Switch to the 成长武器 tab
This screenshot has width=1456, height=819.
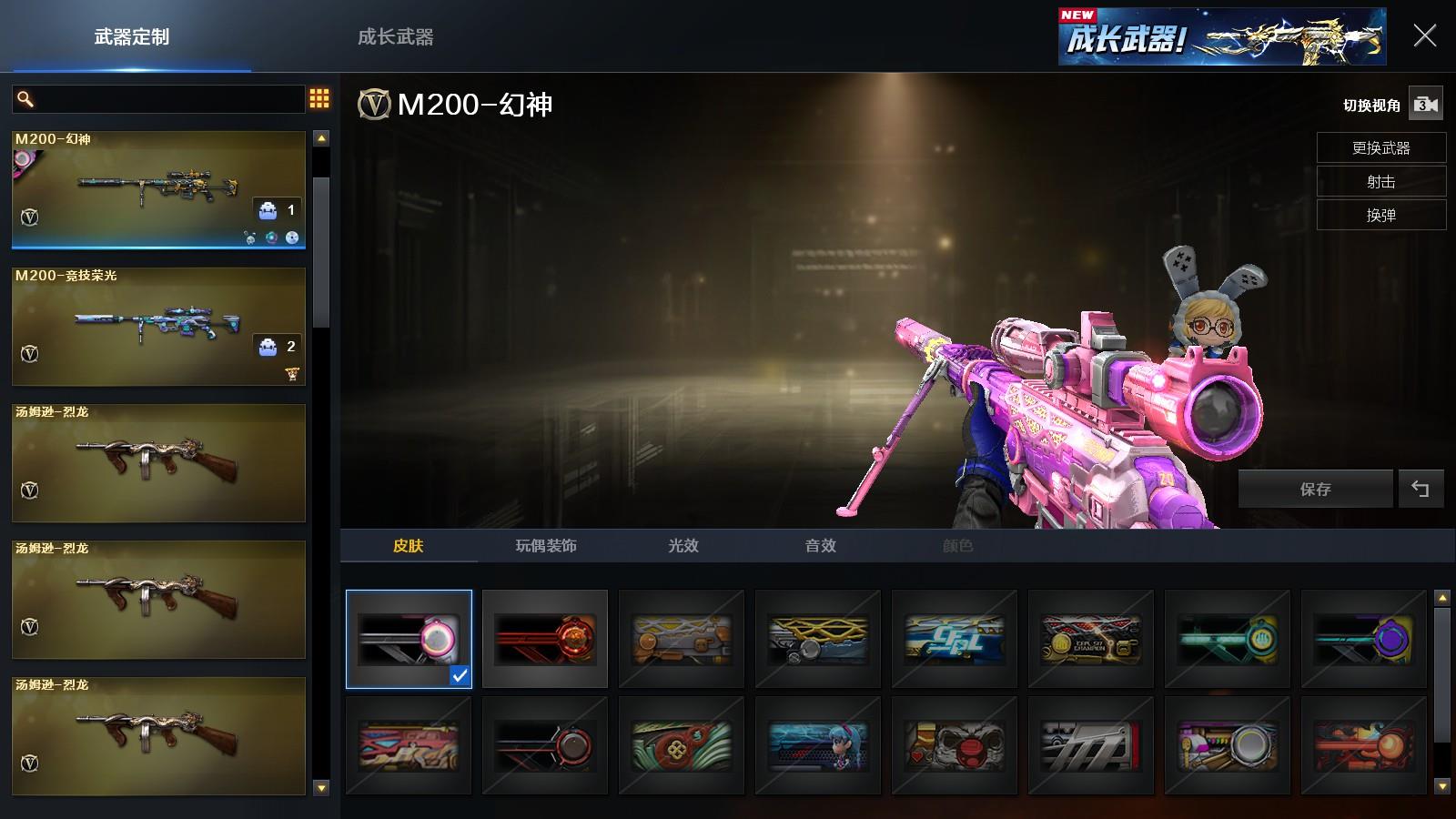coord(395,37)
